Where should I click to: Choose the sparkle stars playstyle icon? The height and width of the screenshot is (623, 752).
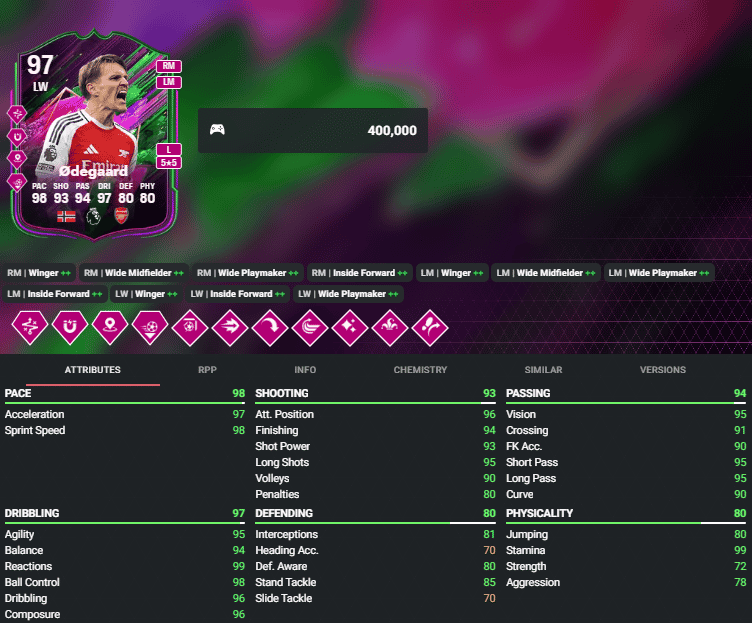(x=348, y=326)
